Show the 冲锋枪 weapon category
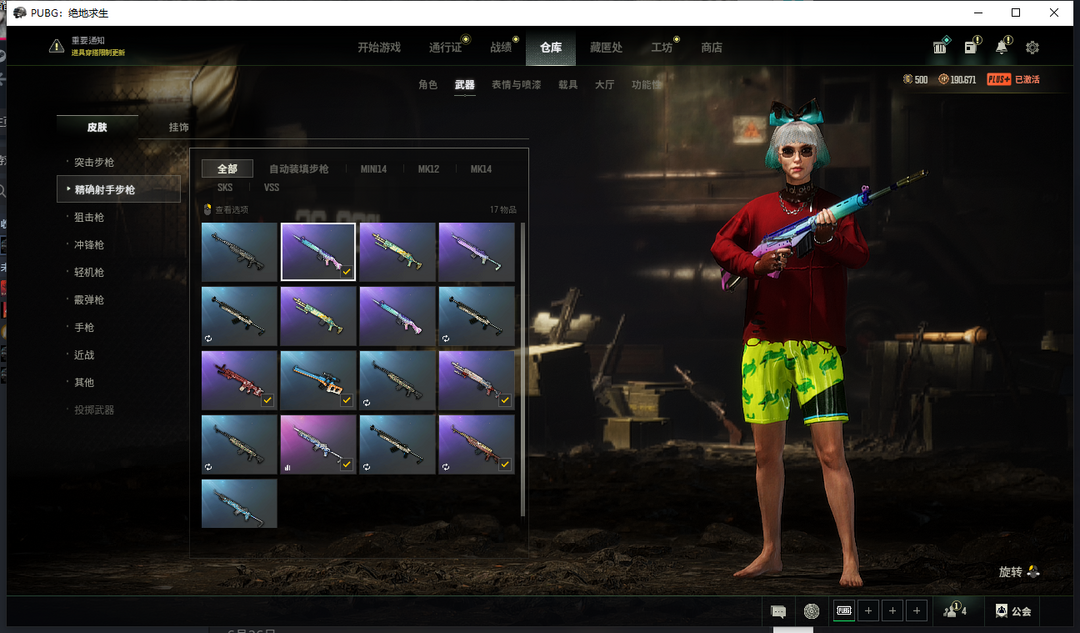 (x=89, y=244)
